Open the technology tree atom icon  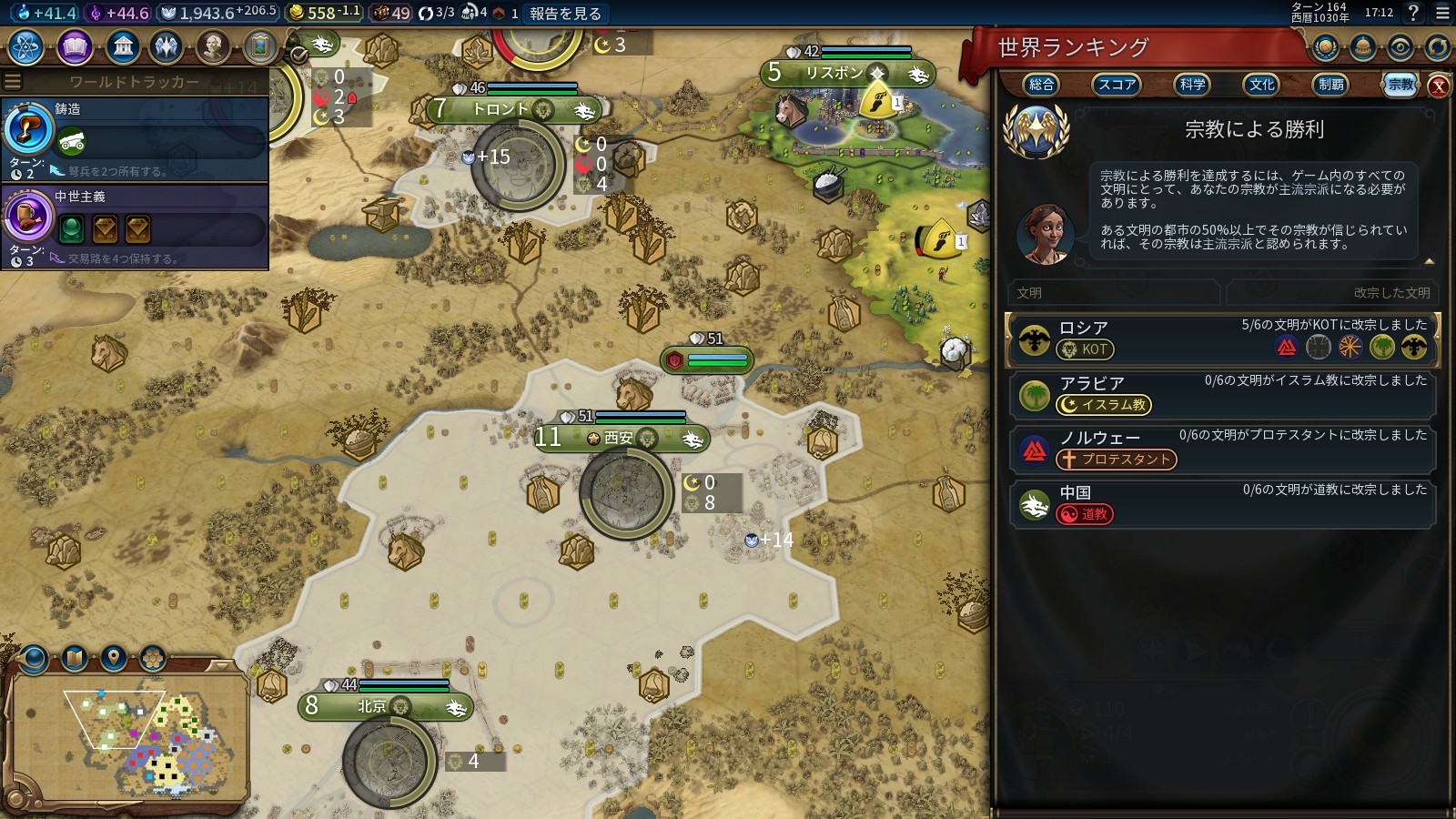pos(25,47)
